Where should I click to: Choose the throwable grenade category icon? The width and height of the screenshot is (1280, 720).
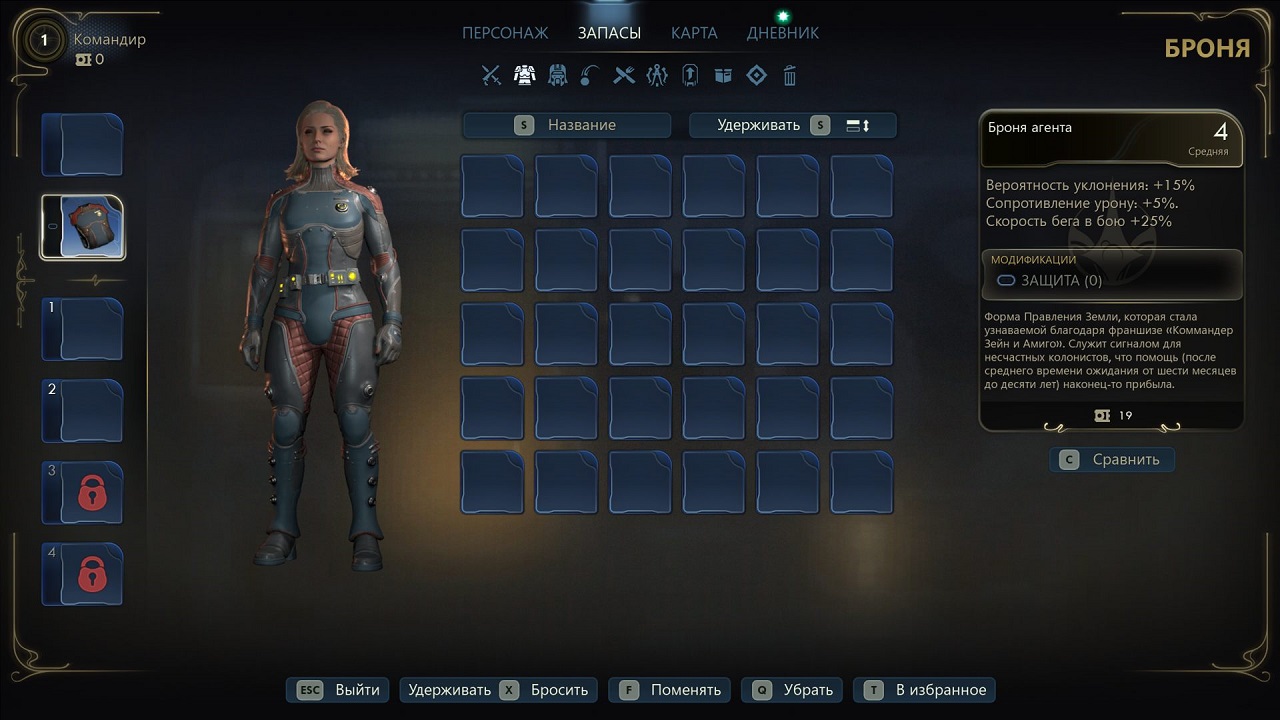[x=590, y=75]
